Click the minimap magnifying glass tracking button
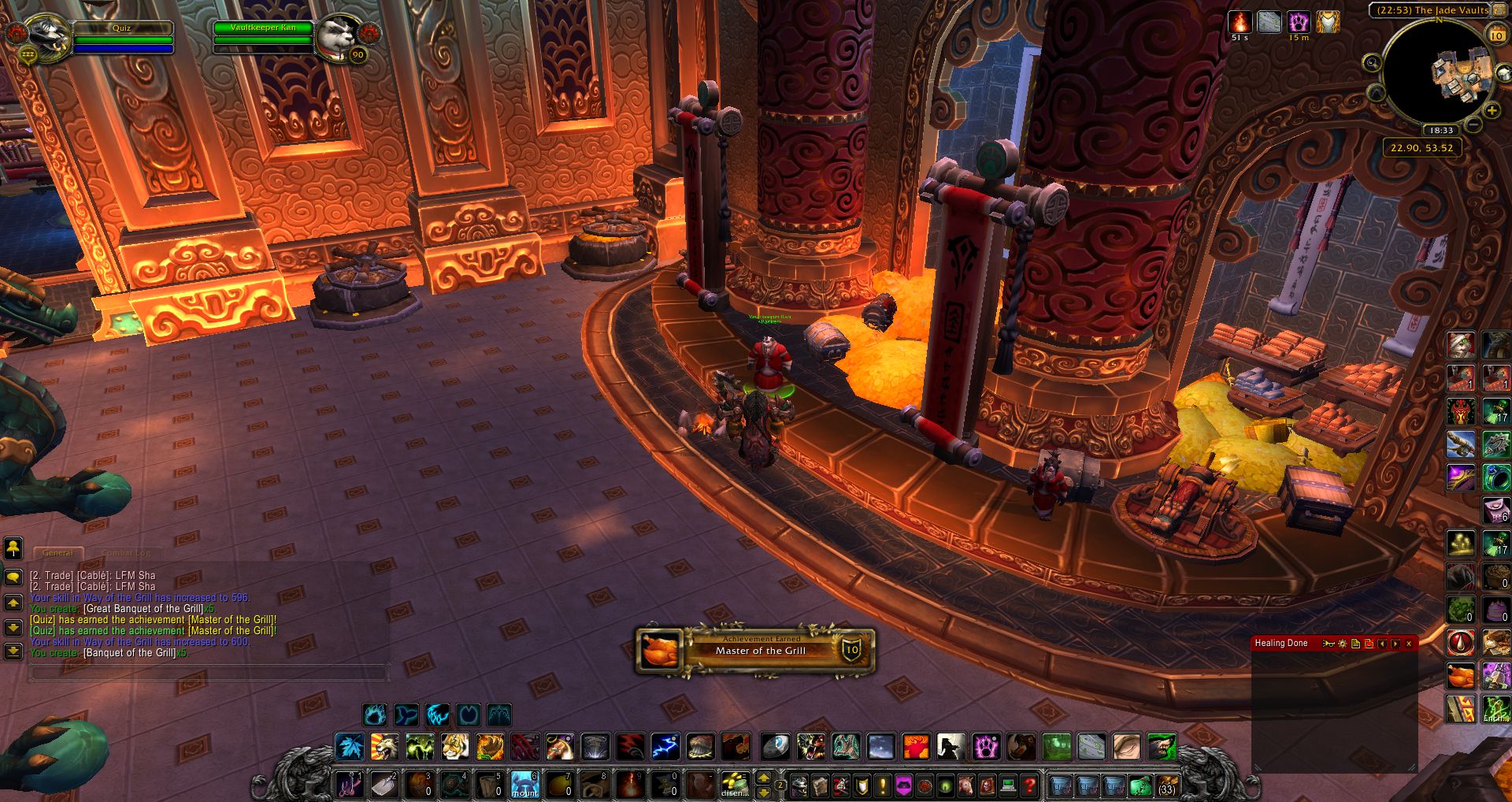 (1373, 63)
